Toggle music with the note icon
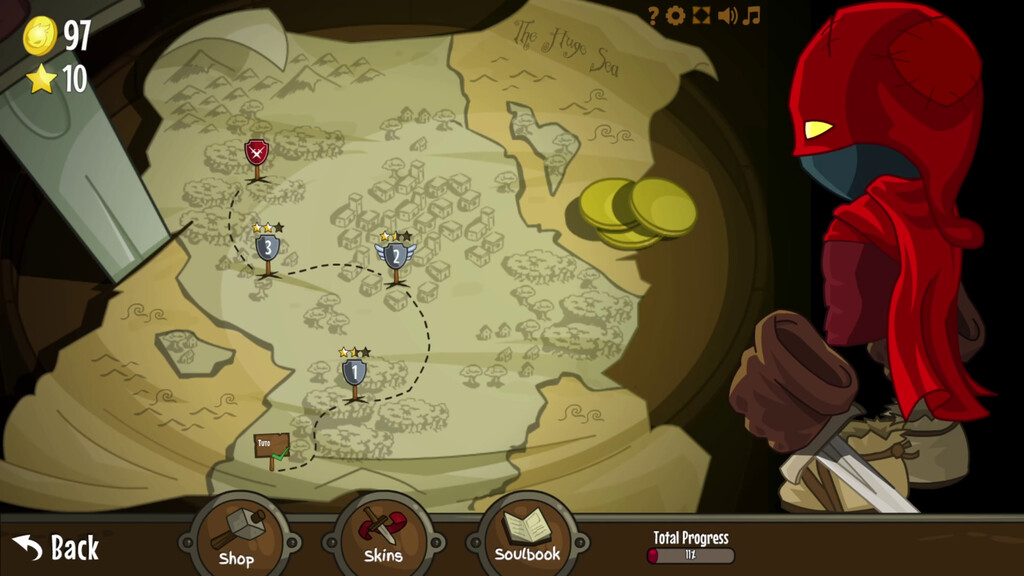The width and height of the screenshot is (1024, 576). click(752, 15)
